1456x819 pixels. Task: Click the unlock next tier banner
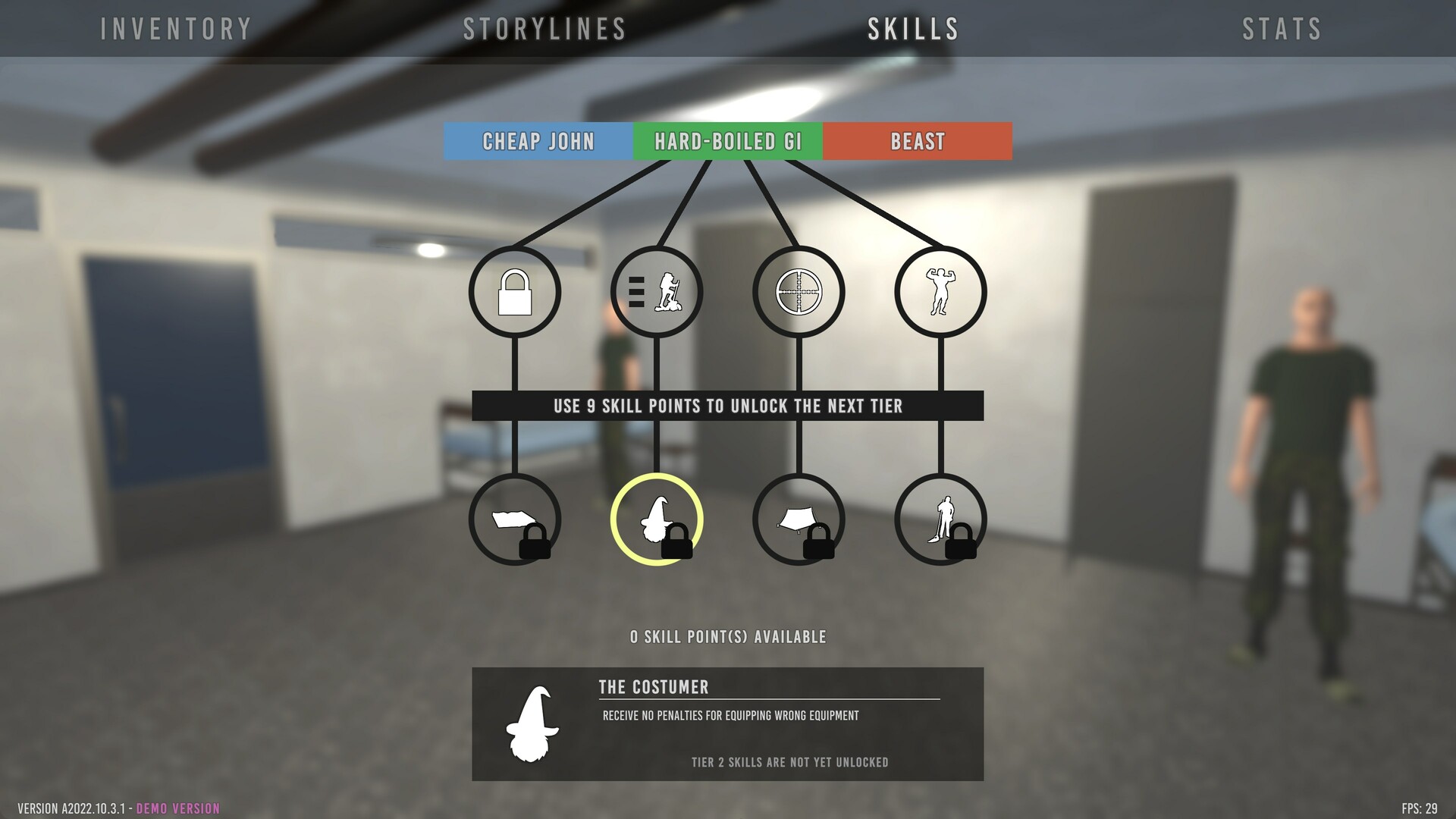click(728, 406)
